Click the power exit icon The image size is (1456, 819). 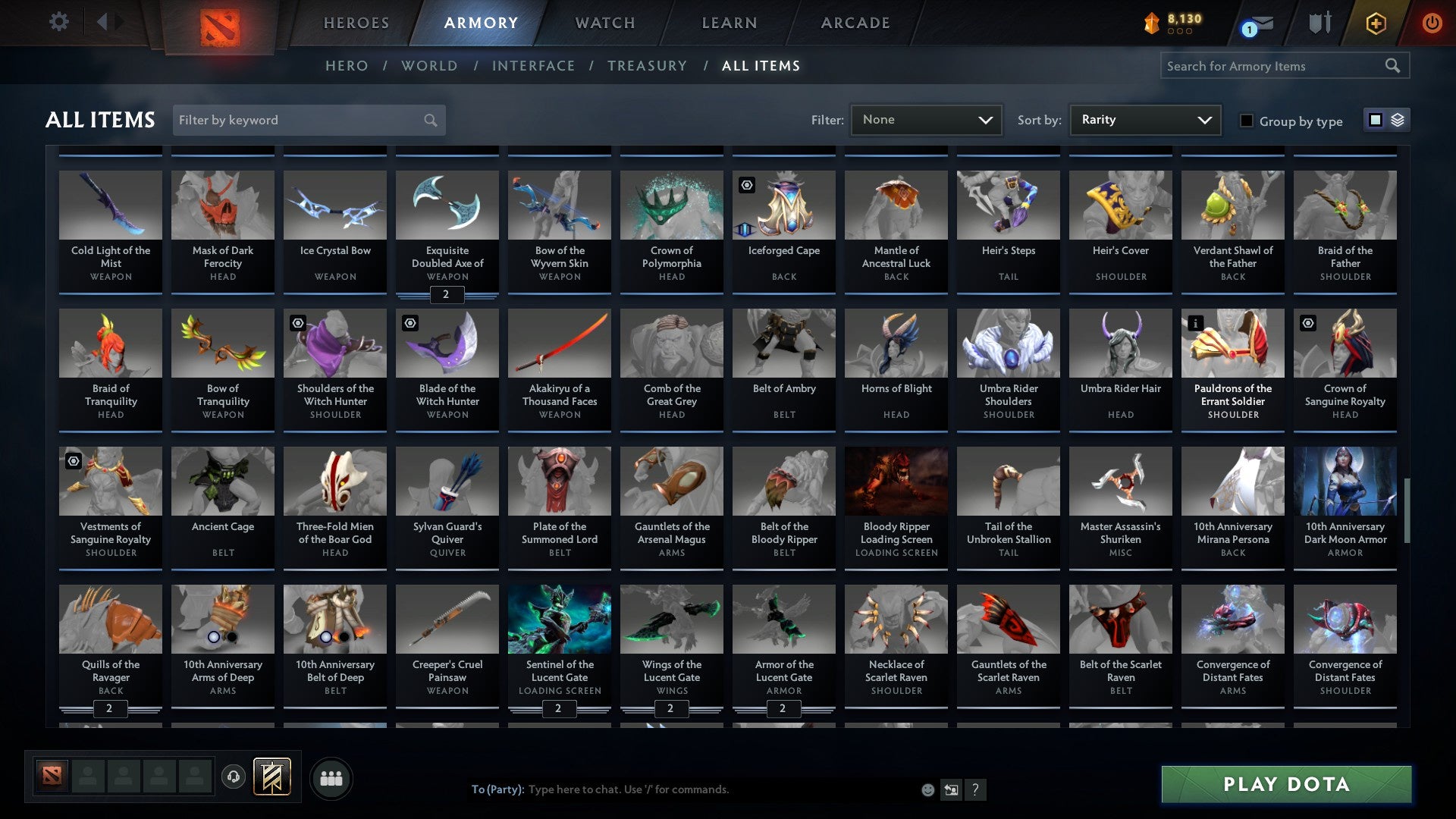point(1432,23)
